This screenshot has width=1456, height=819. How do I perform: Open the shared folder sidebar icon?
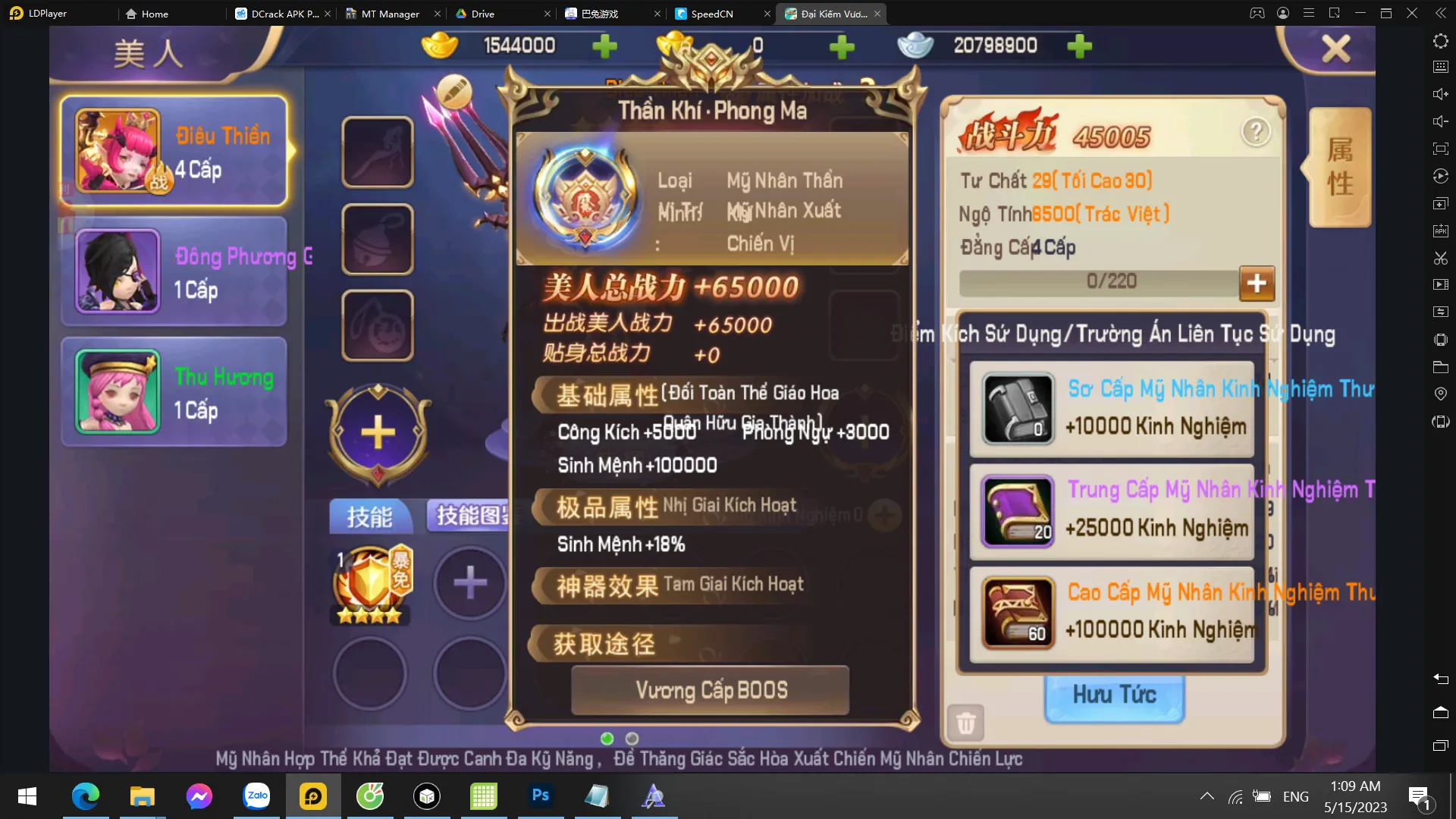point(1440,366)
